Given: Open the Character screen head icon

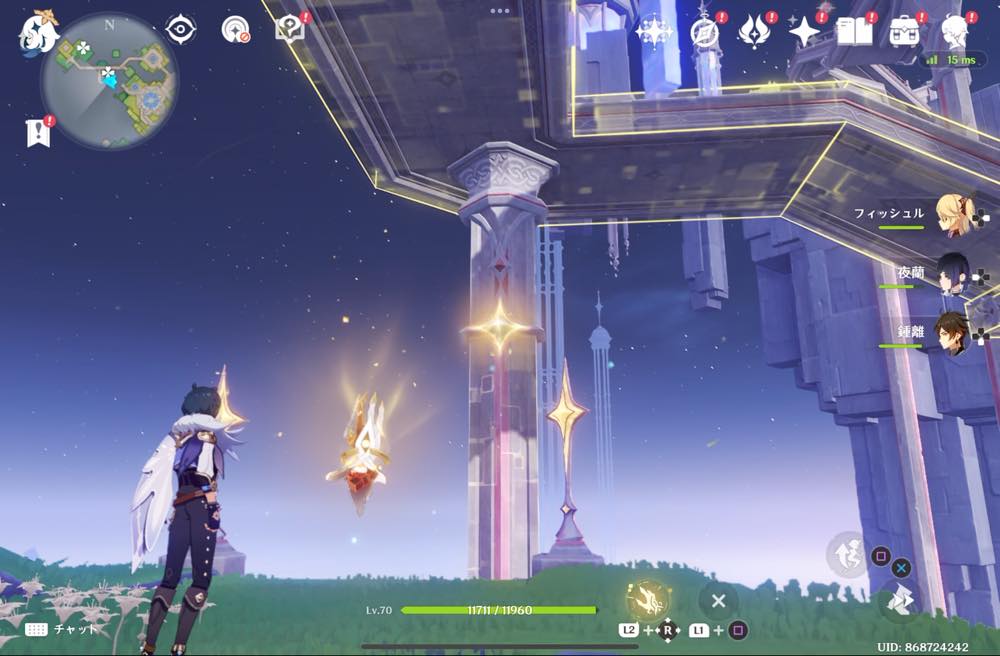Looking at the screenshot, I should tap(955, 32).
